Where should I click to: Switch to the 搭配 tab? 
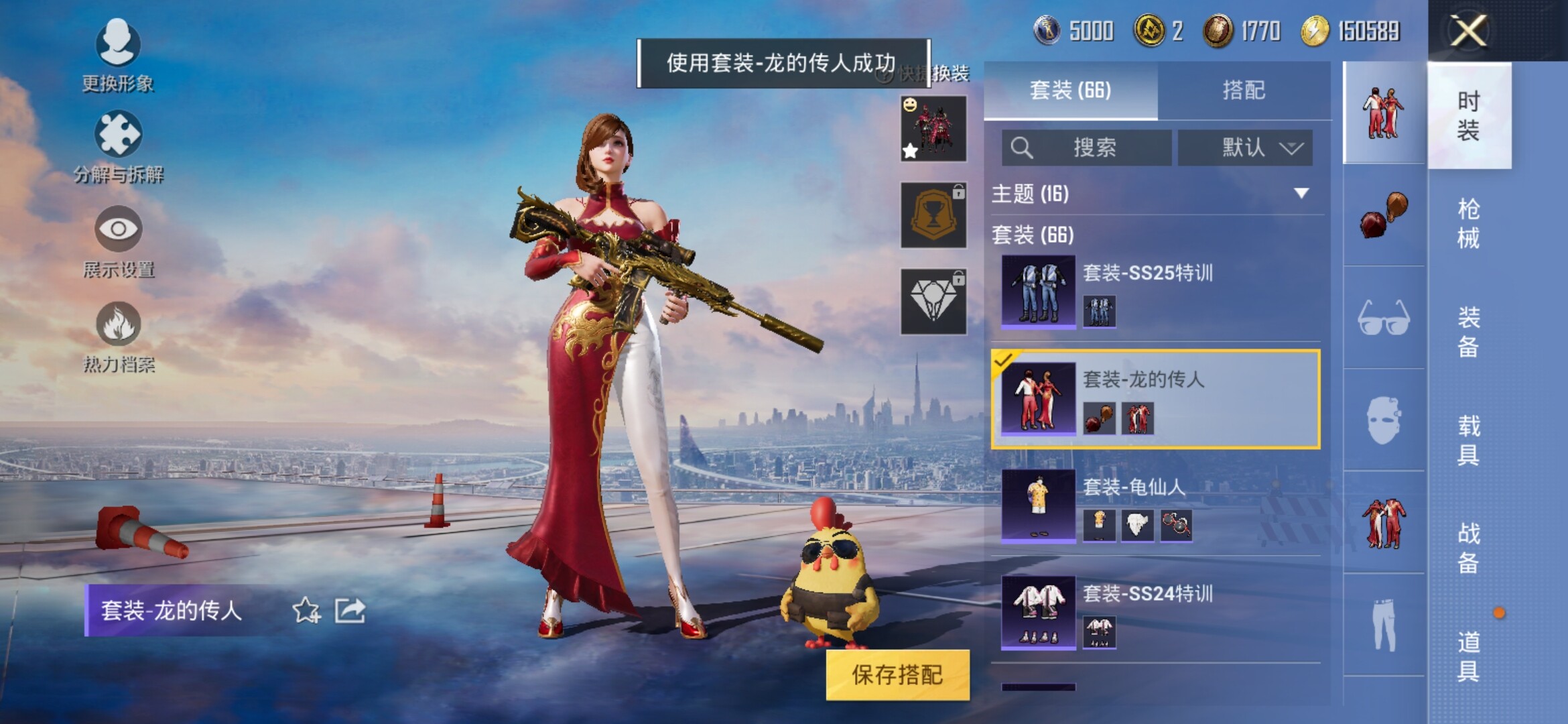pyautogui.click(x=1243, y=90)
